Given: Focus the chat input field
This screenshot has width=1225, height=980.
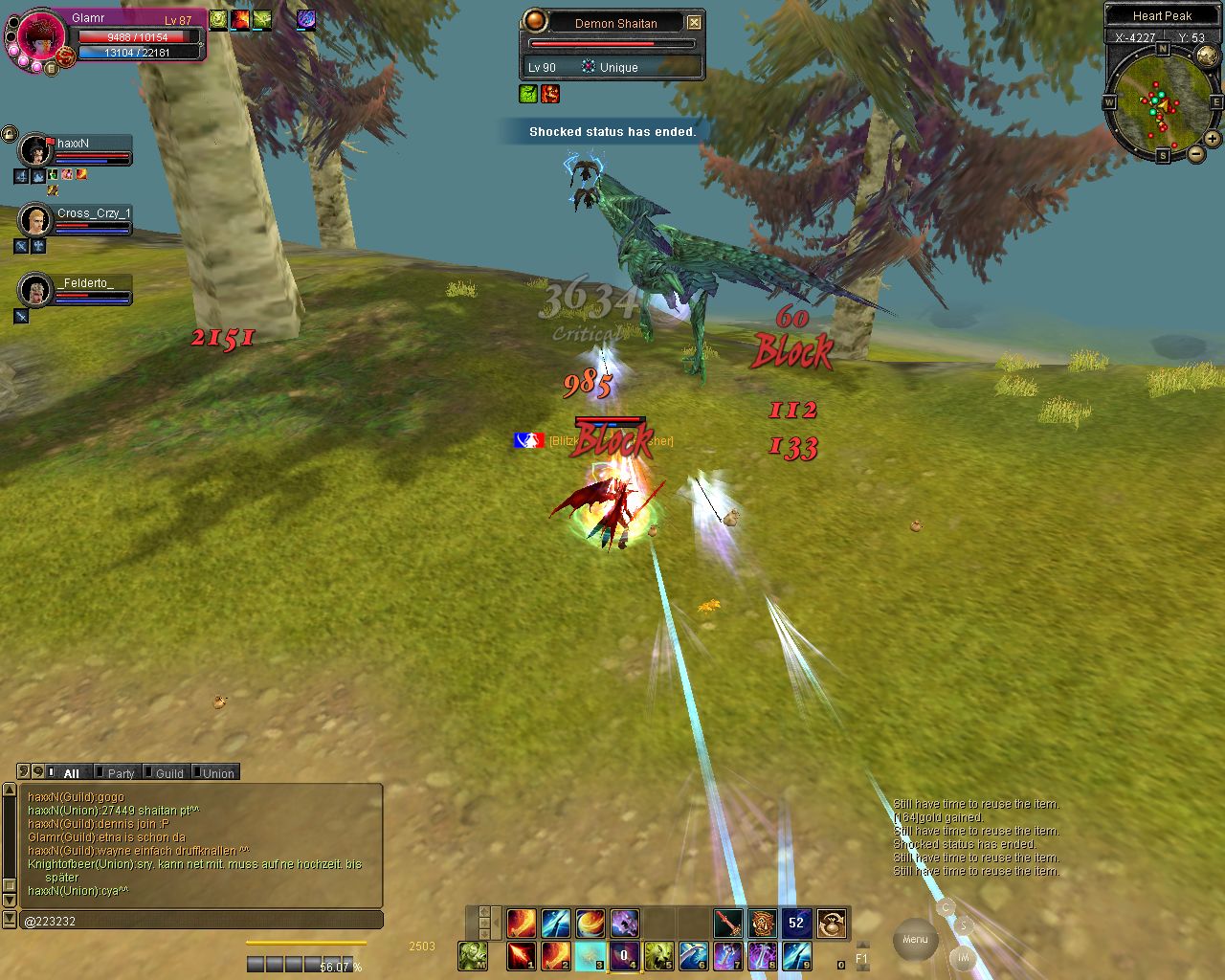Looking at the screenshot, I should coord(201,921).
